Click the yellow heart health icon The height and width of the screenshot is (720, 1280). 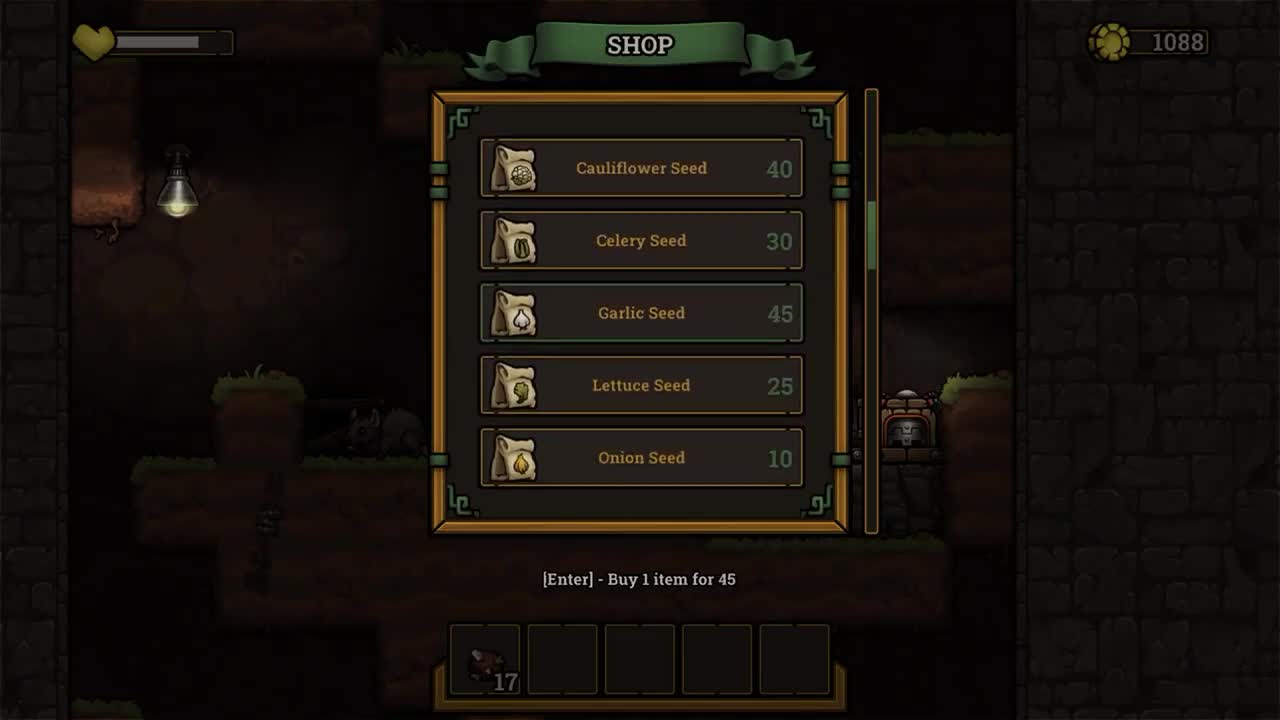click(x=93, y=42)
